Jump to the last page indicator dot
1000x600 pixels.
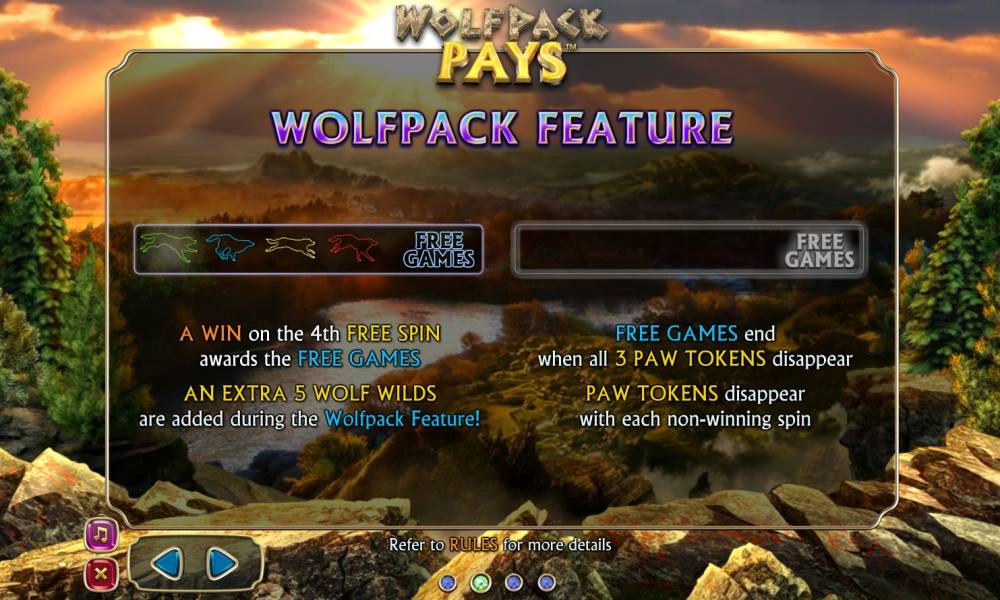point(546,581)
